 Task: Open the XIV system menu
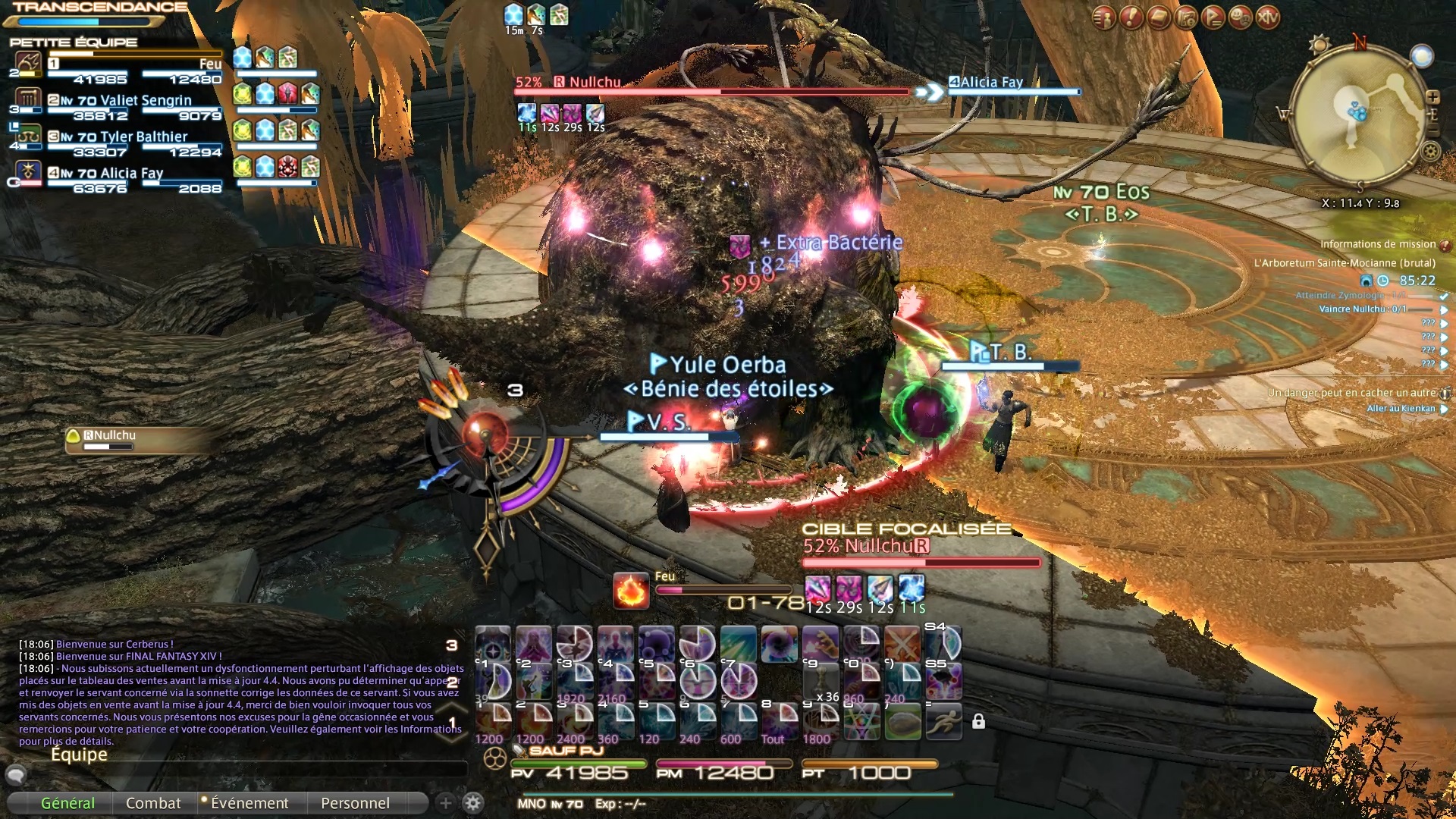[x=1268, y=17]
